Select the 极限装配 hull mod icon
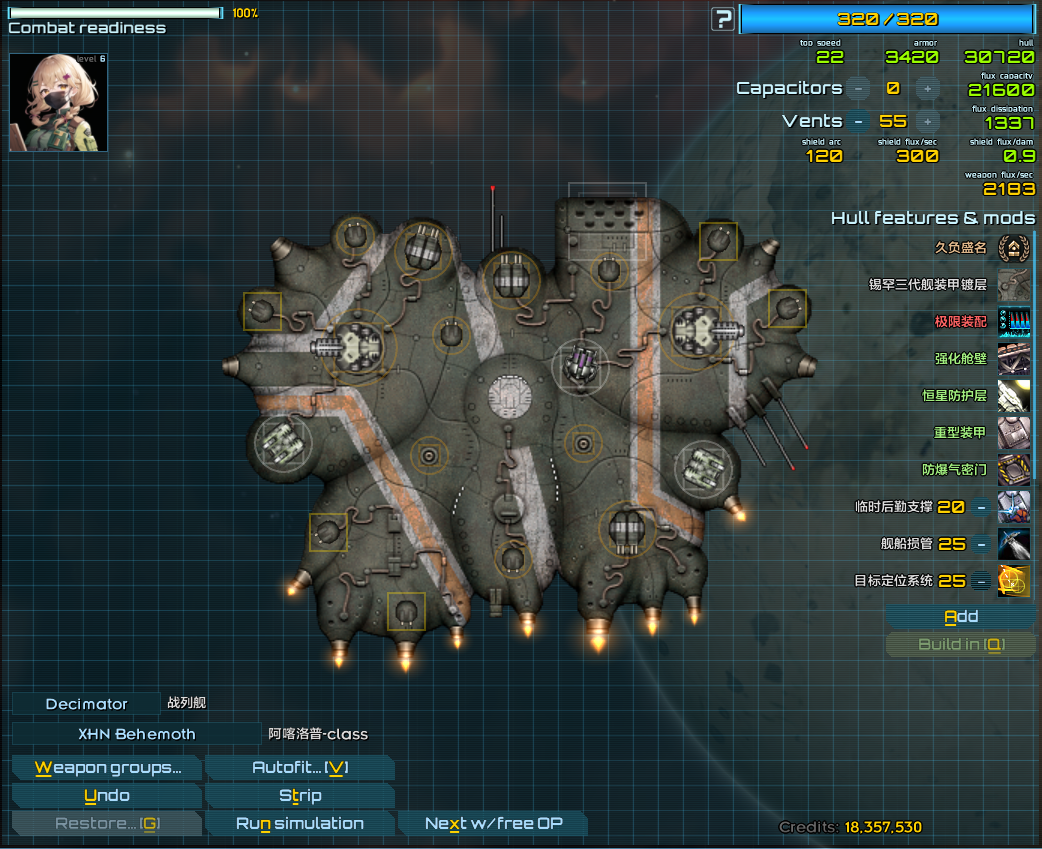Viewport: 1042px width, 849px height. pos(1014,322)
